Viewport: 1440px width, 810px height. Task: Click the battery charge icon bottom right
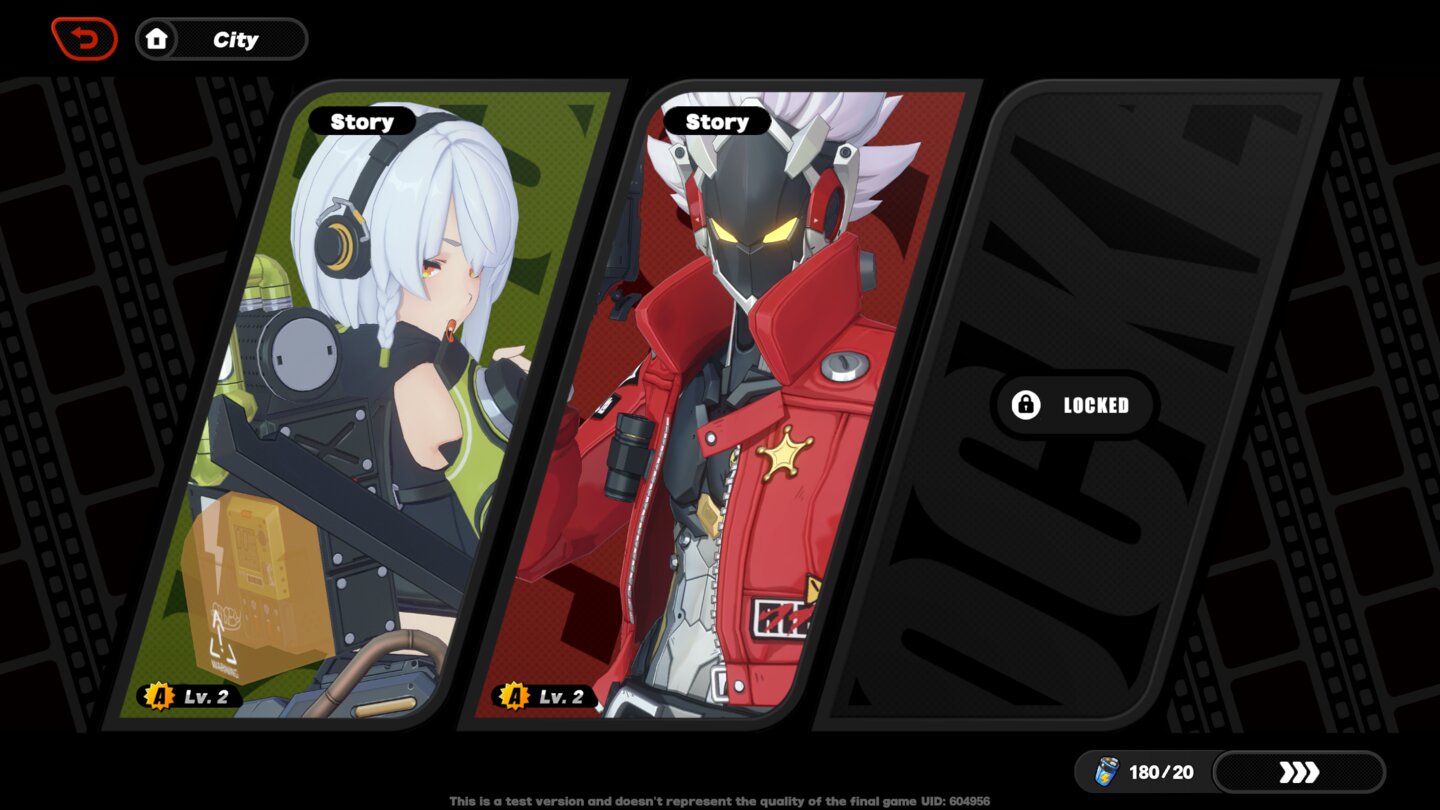pos(1107,771)
